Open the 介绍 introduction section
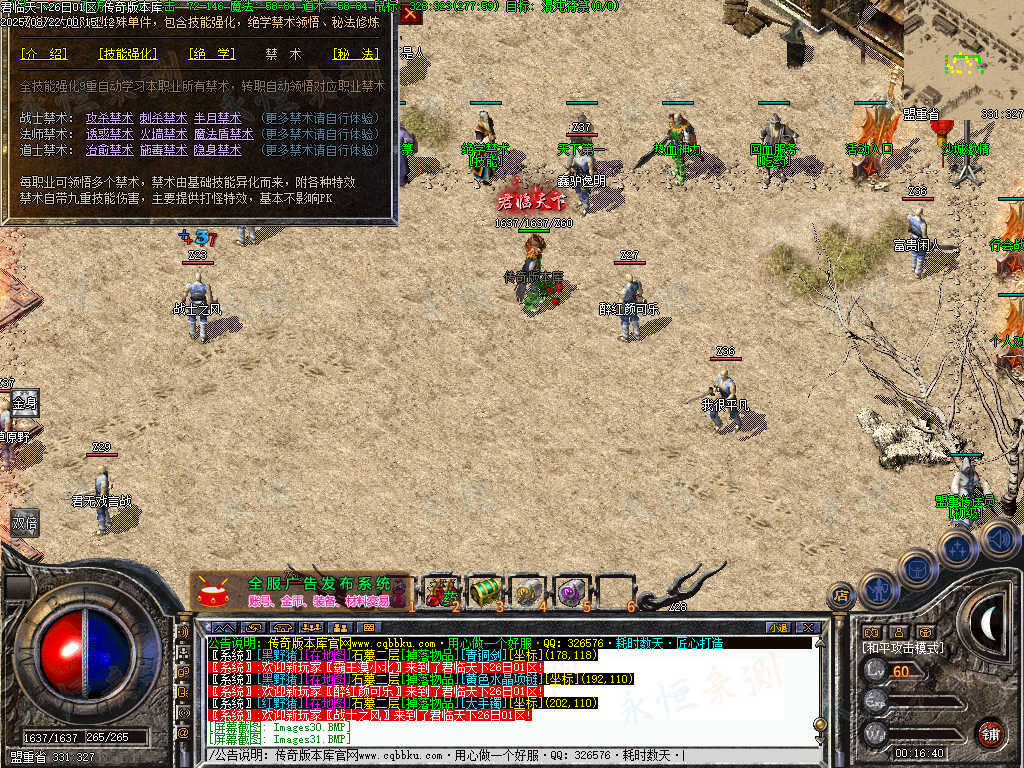The height and width of the screenshot is (768, 1024). (44, 54)
